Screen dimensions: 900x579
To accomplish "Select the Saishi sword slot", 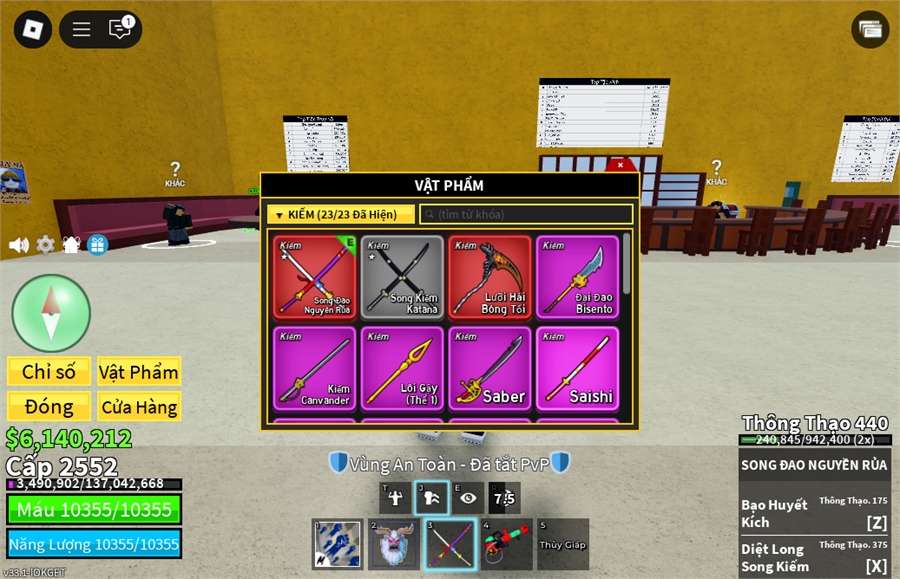I will [577, 368].
